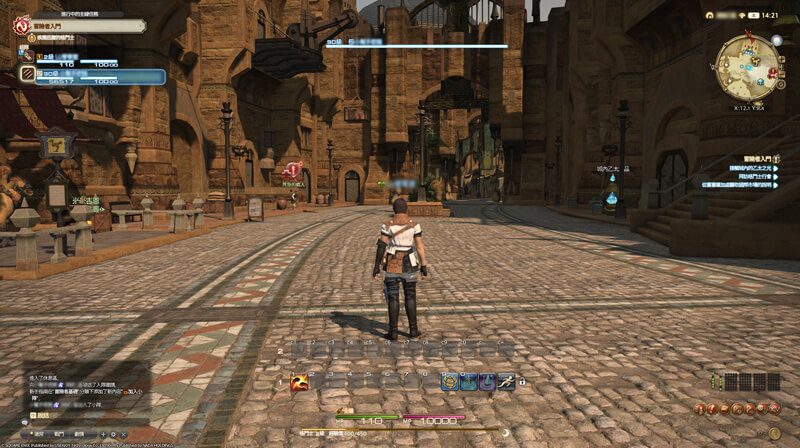Image resolution: width=800 pixels, height=448 pixels.
Task: Activate the fiery attack skill in slot 1
Action: click(299, 381)
